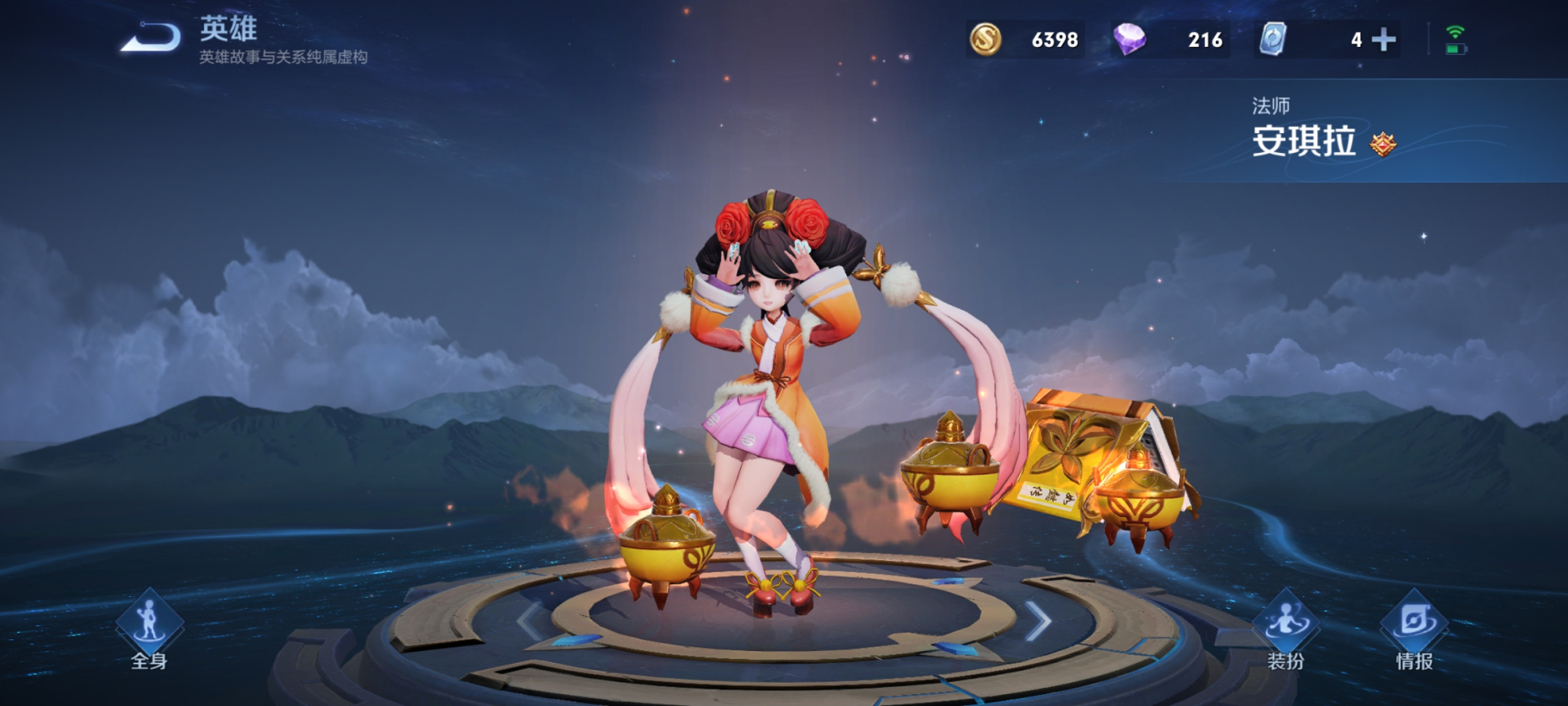Add more tickets with the plus button

[1384, 39]
